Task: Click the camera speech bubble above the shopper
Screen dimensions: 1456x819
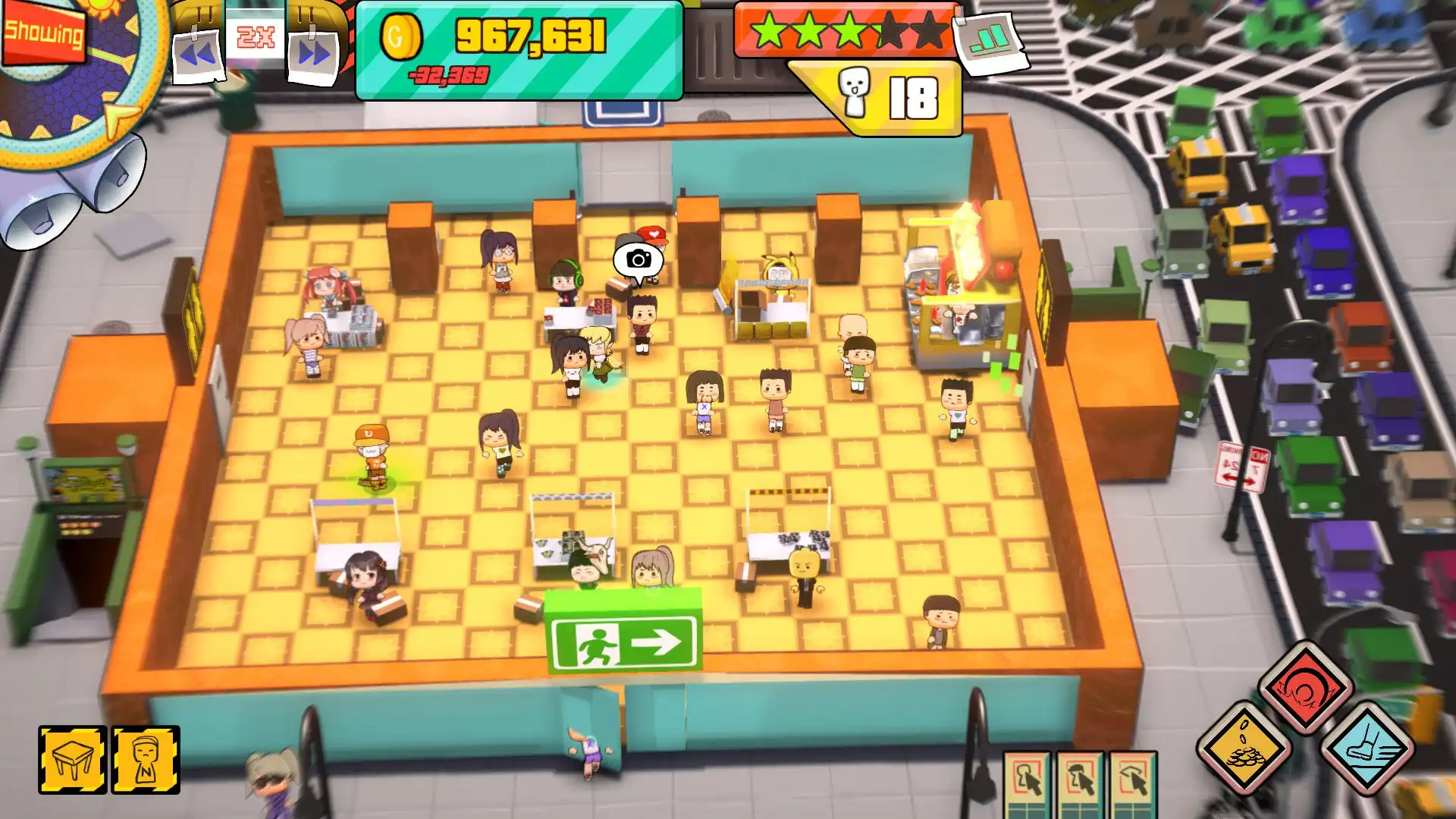Action: [637, 260]
